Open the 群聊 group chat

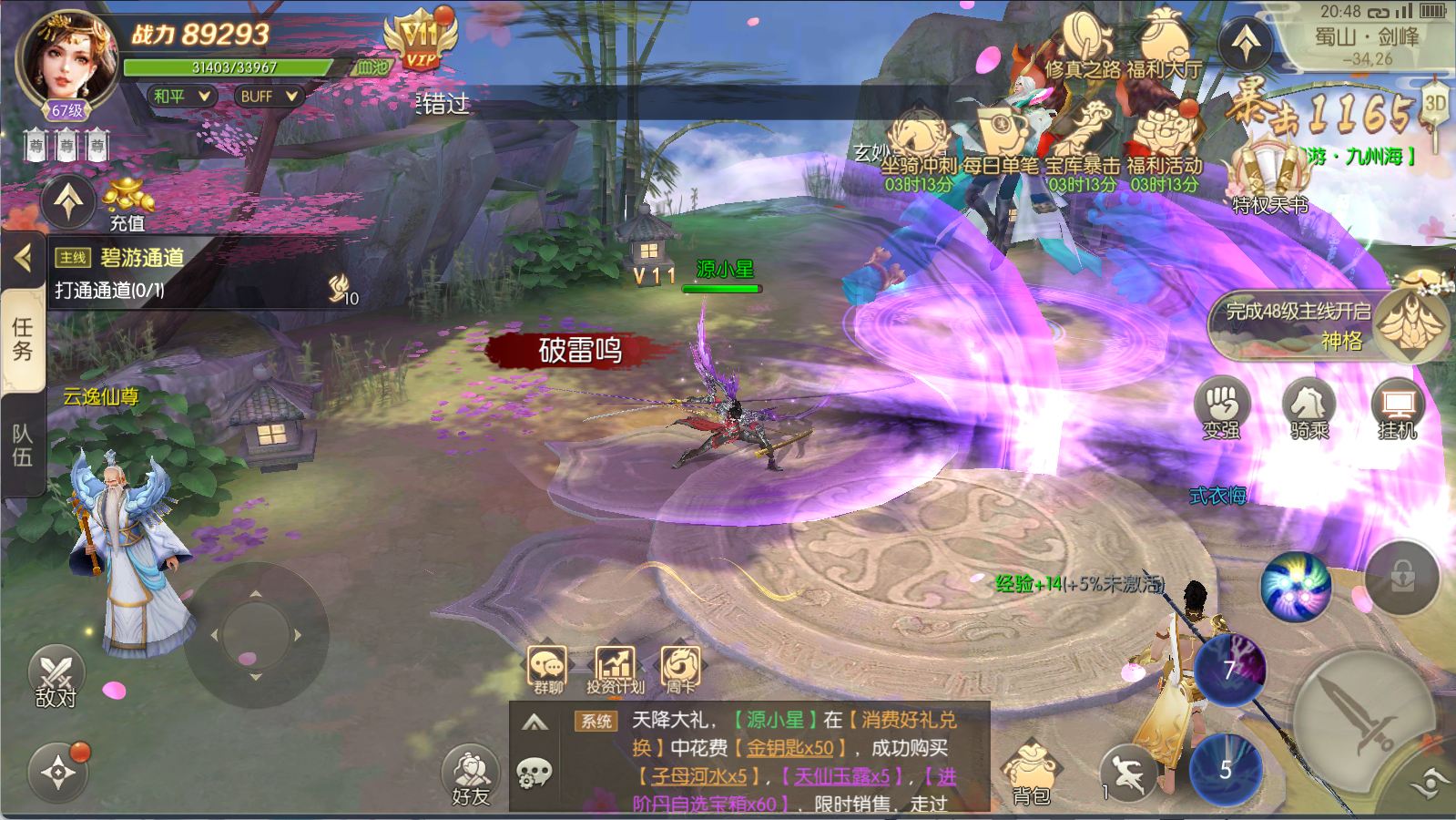tap(547, 670)
